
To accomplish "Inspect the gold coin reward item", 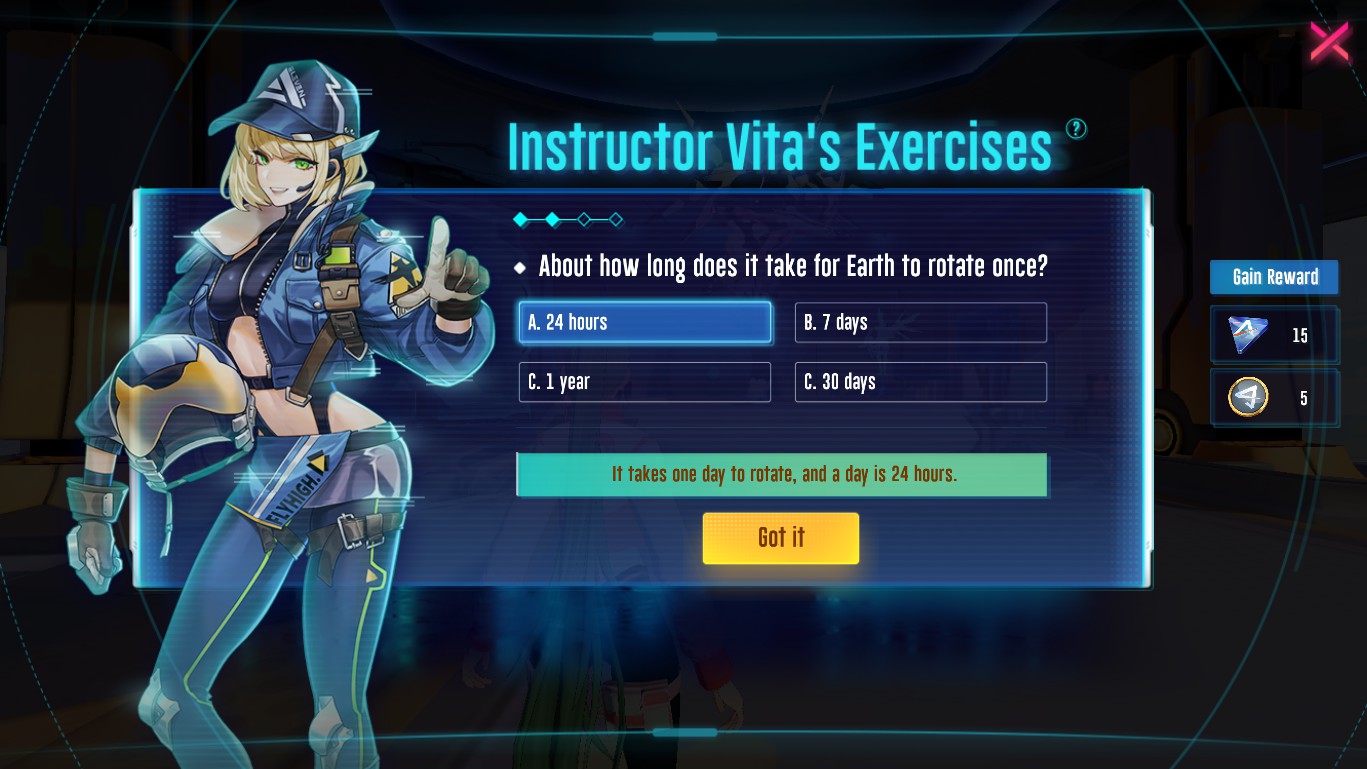I will (x=1248, y=398).
